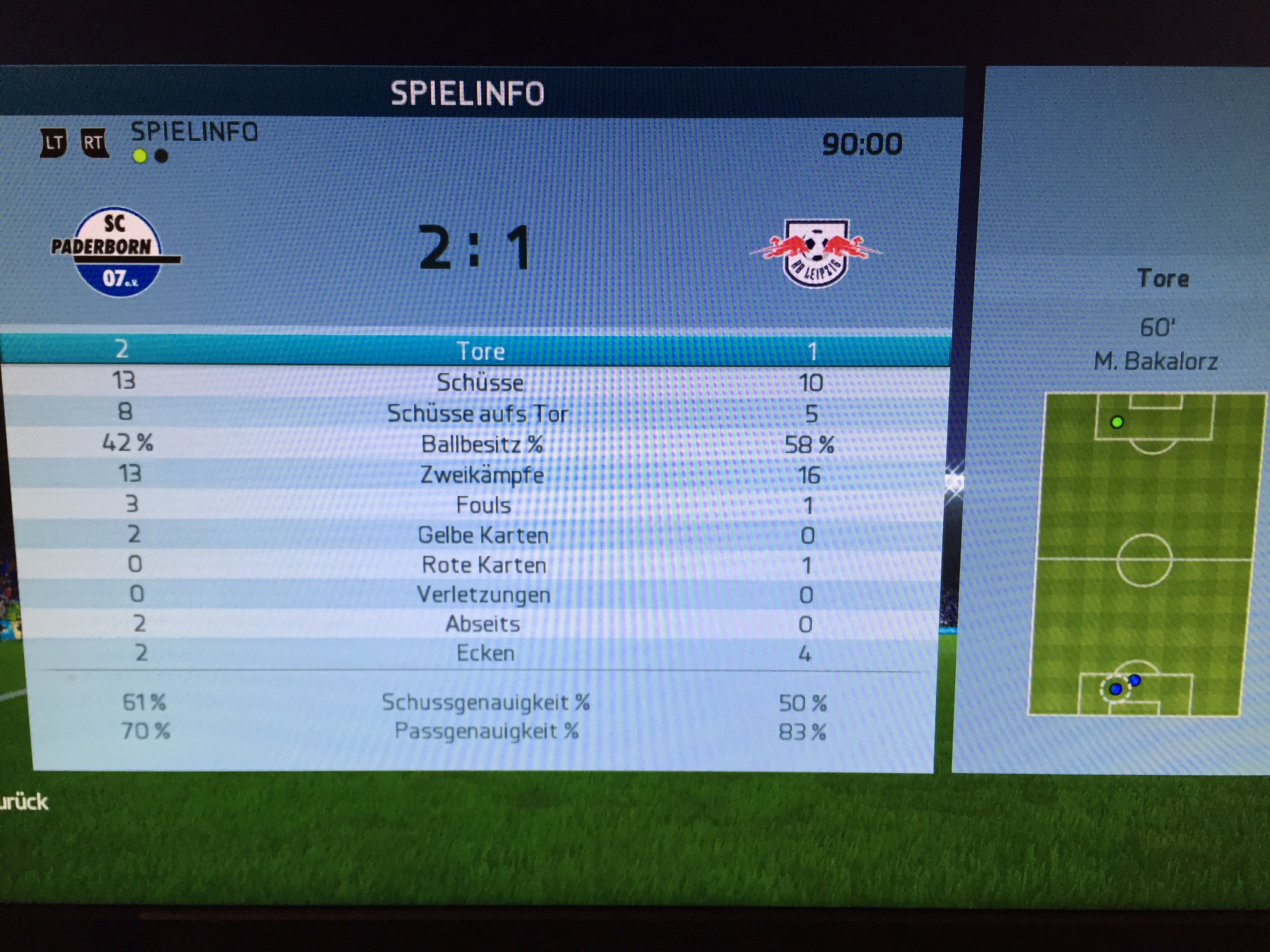Choose the Fouls stat row

coord(483,505)
